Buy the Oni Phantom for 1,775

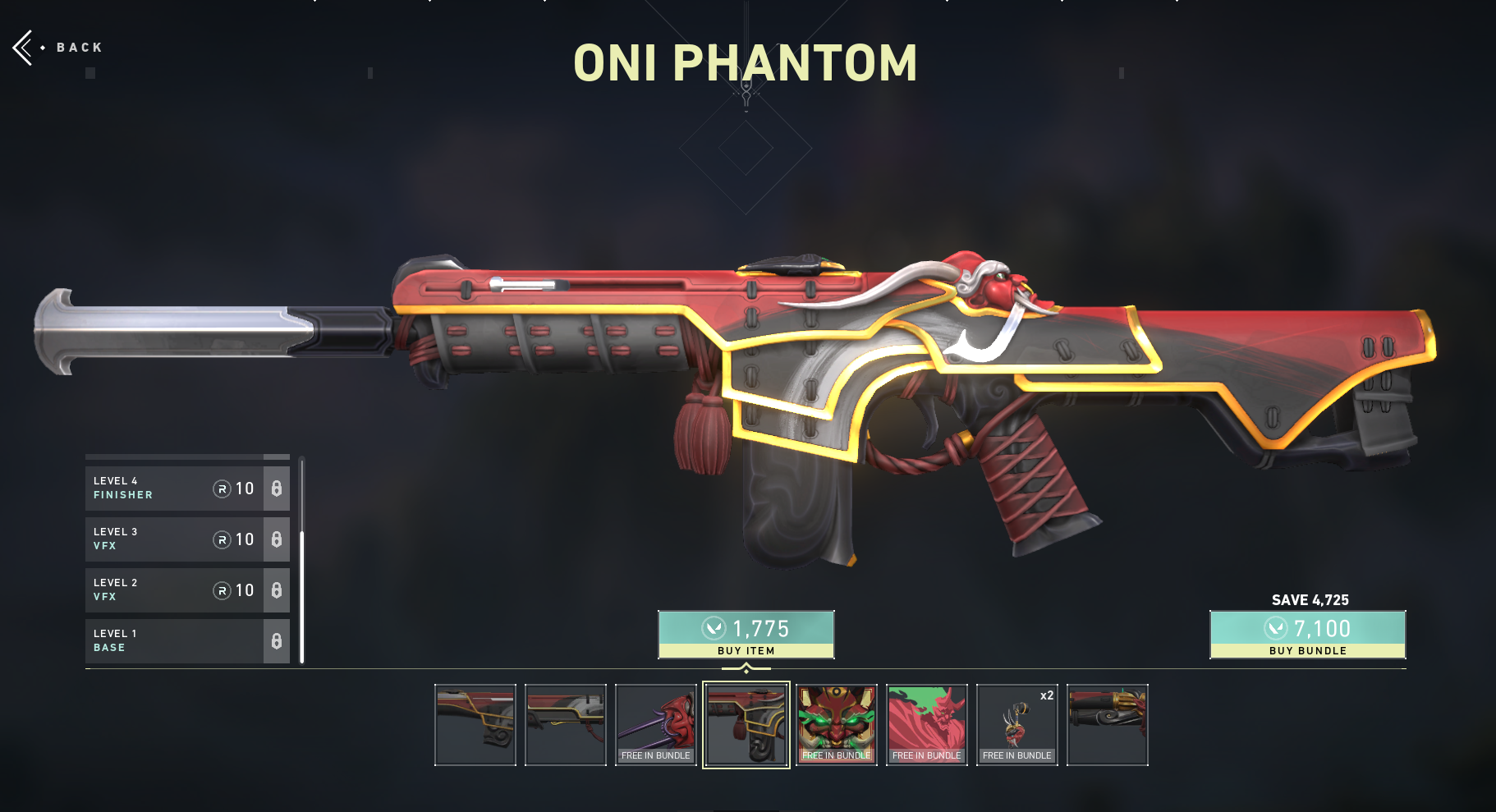pyautogui.click(x=746, y=634)
